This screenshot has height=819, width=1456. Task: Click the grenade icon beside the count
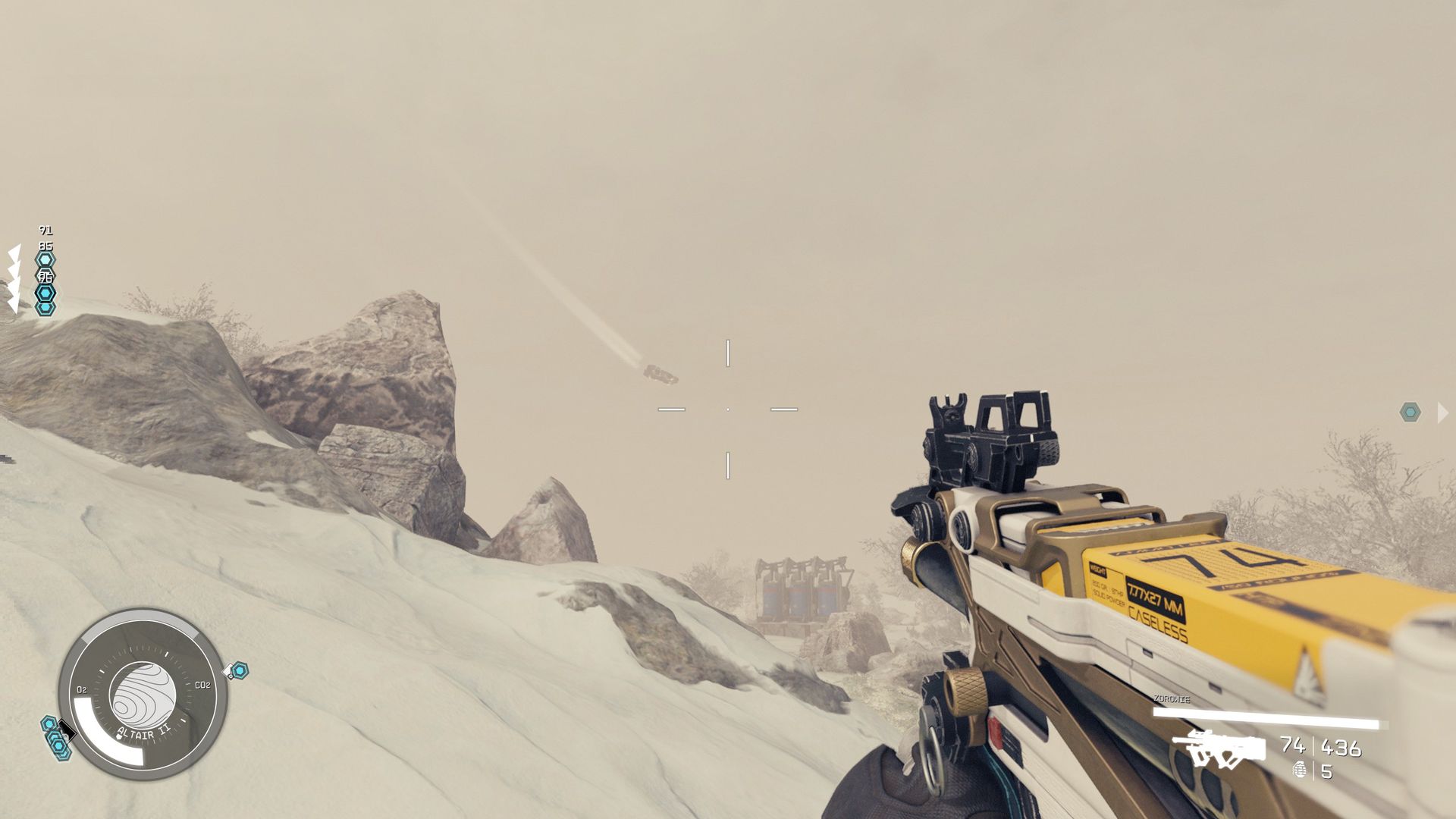click(1301, 770)
